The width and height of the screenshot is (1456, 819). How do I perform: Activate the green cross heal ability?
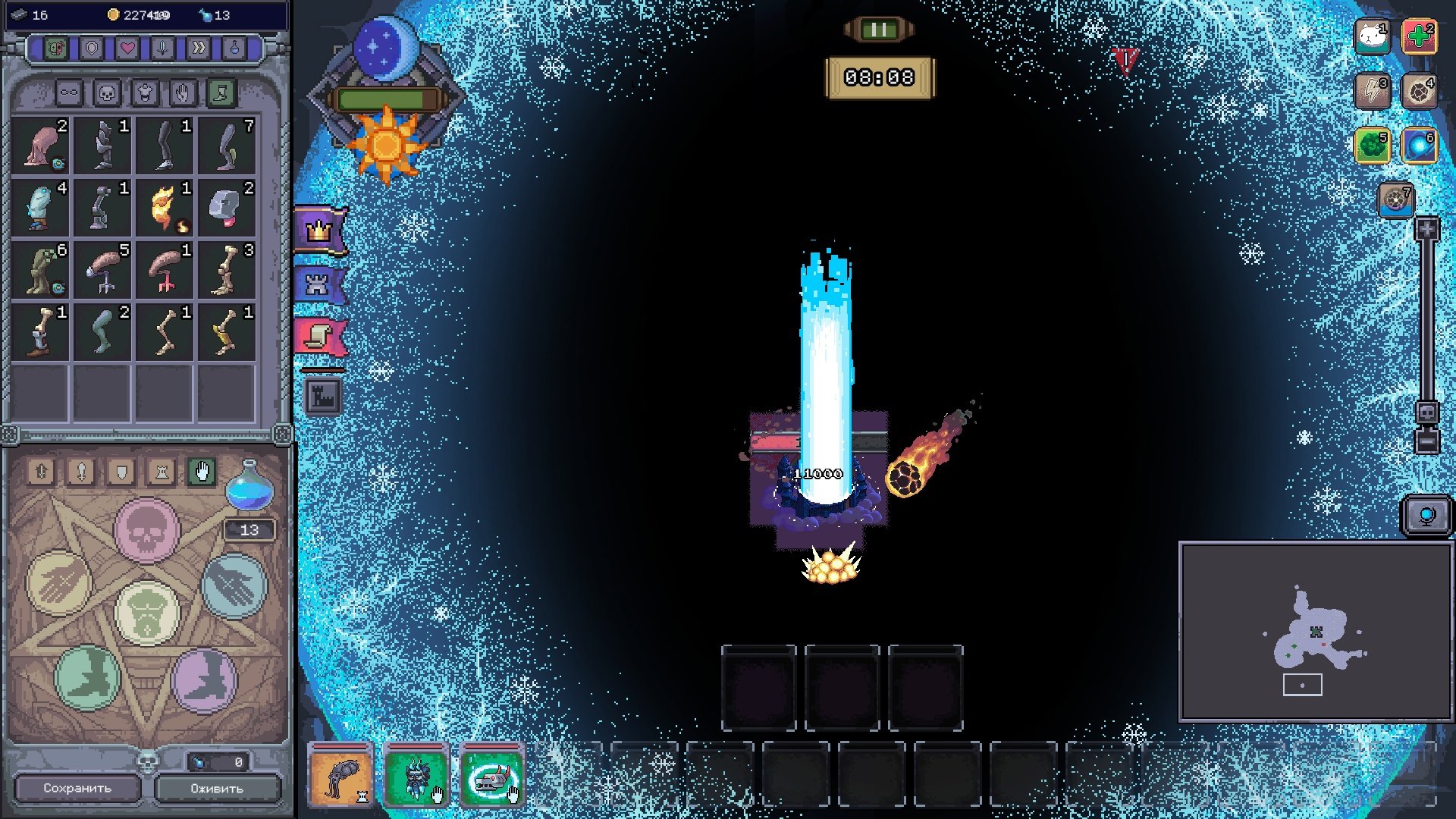[1419, 36]
